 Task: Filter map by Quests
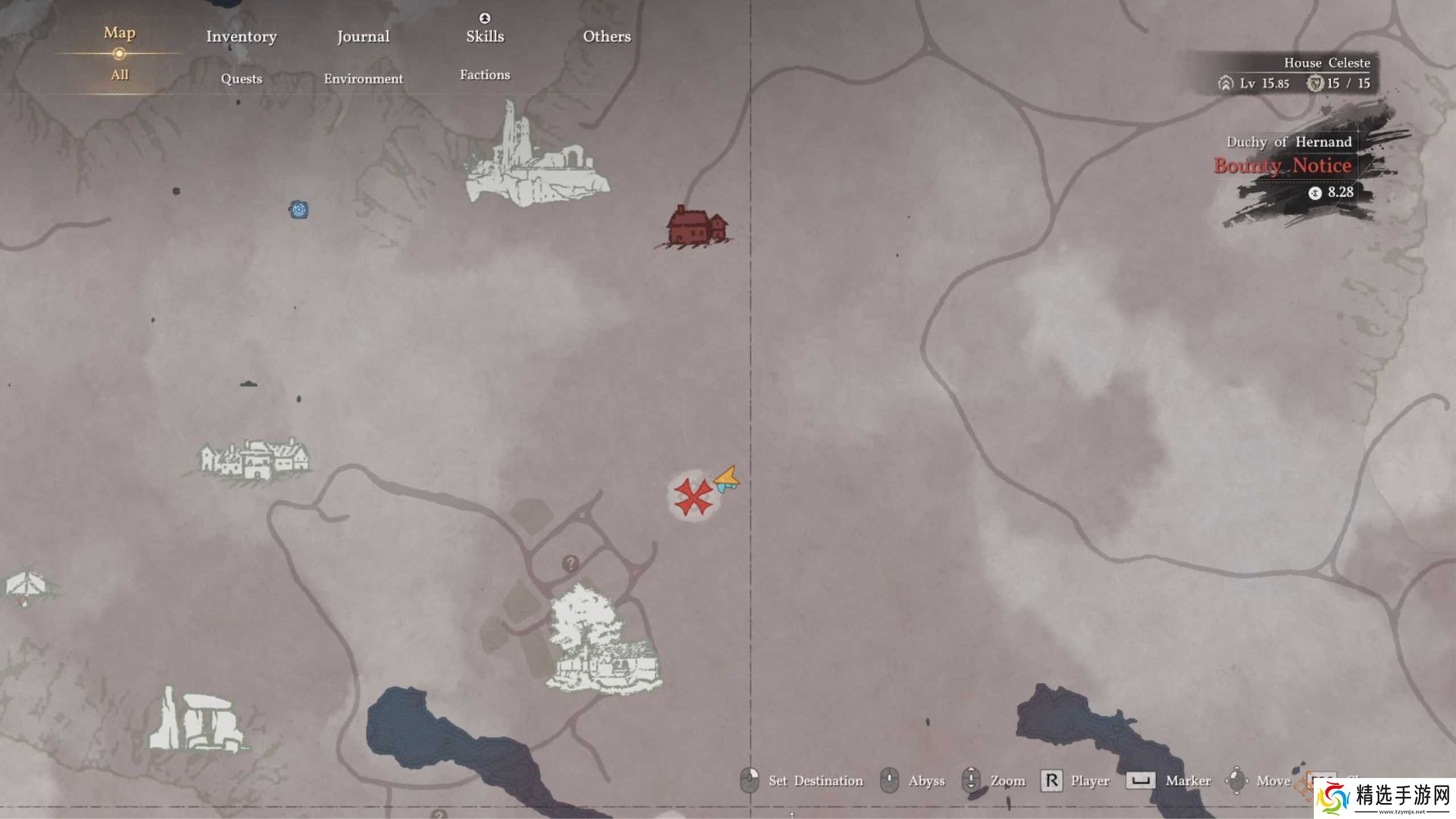click(241, 78)
